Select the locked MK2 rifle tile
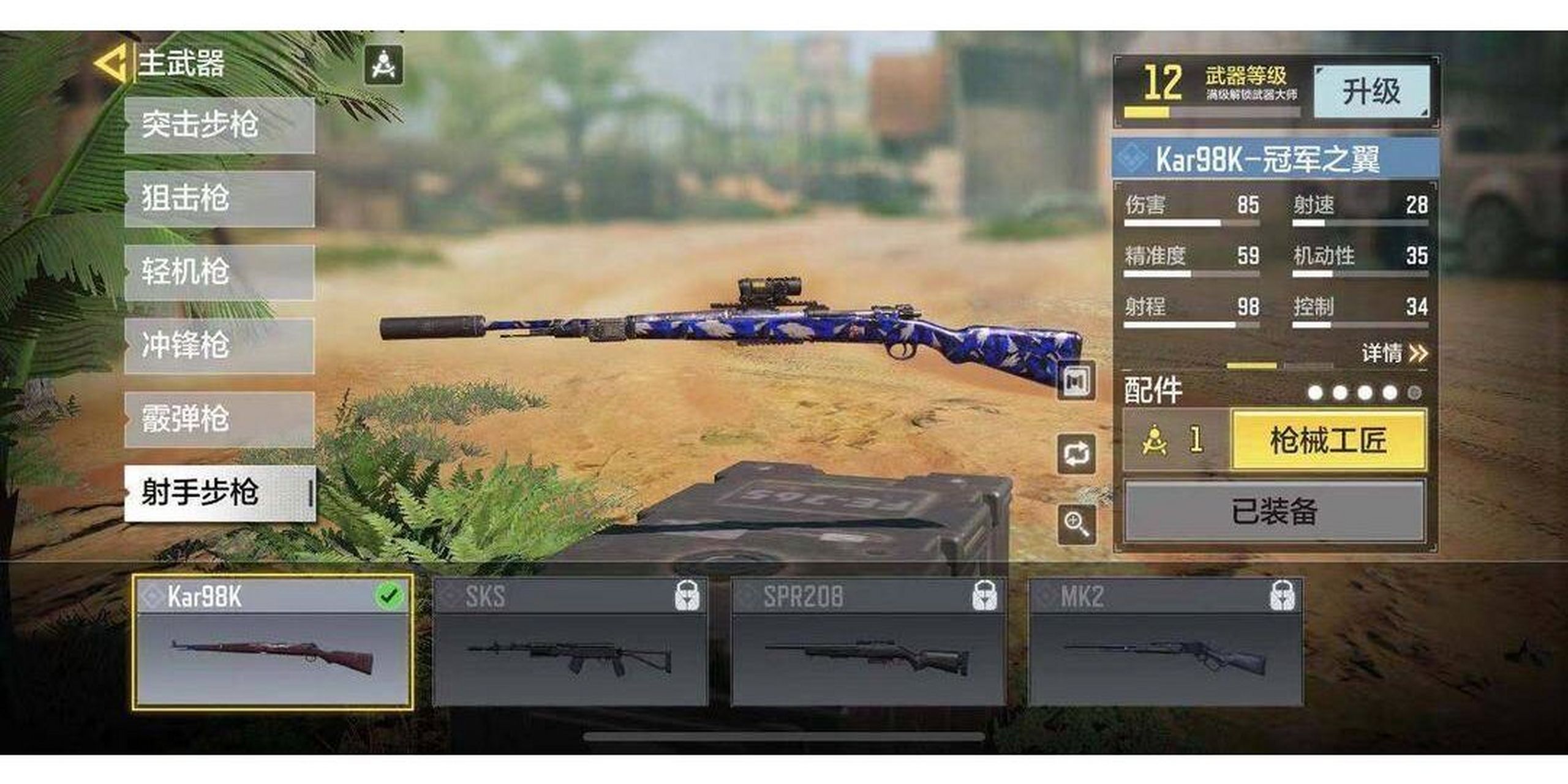Screen dimensions: 1568x784 [1165, 641]
